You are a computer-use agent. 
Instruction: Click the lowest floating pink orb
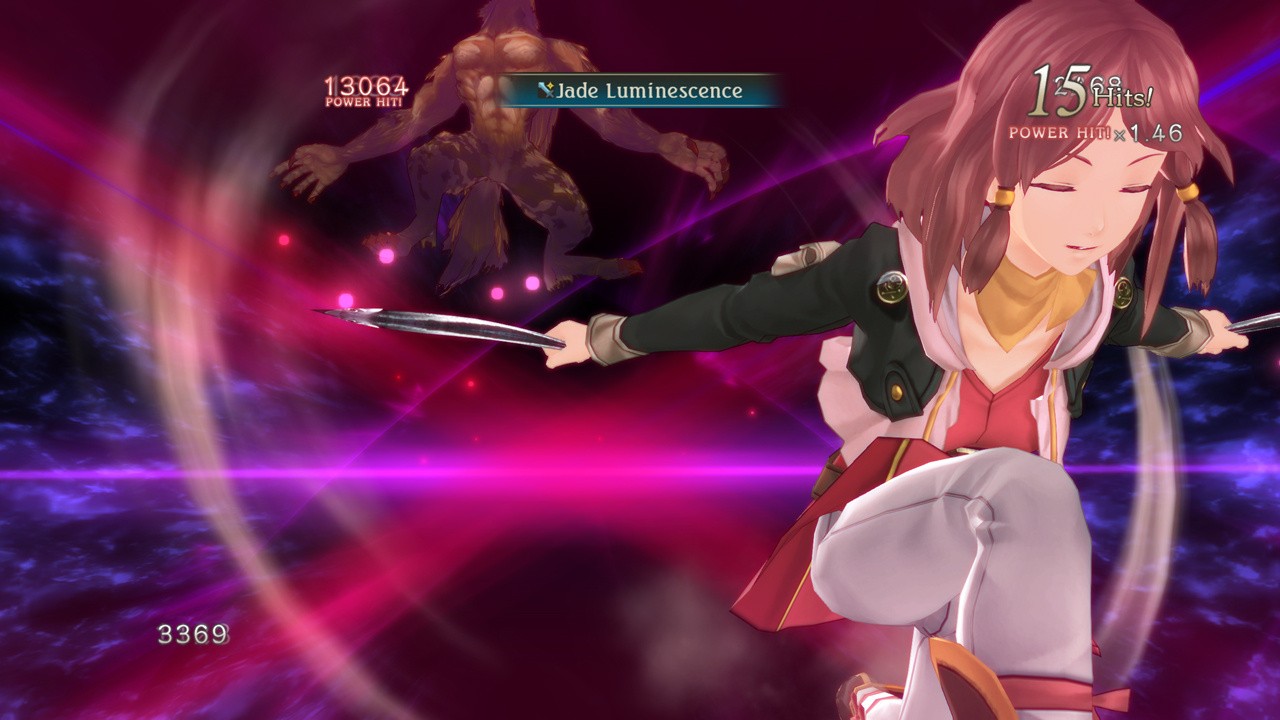345,299
